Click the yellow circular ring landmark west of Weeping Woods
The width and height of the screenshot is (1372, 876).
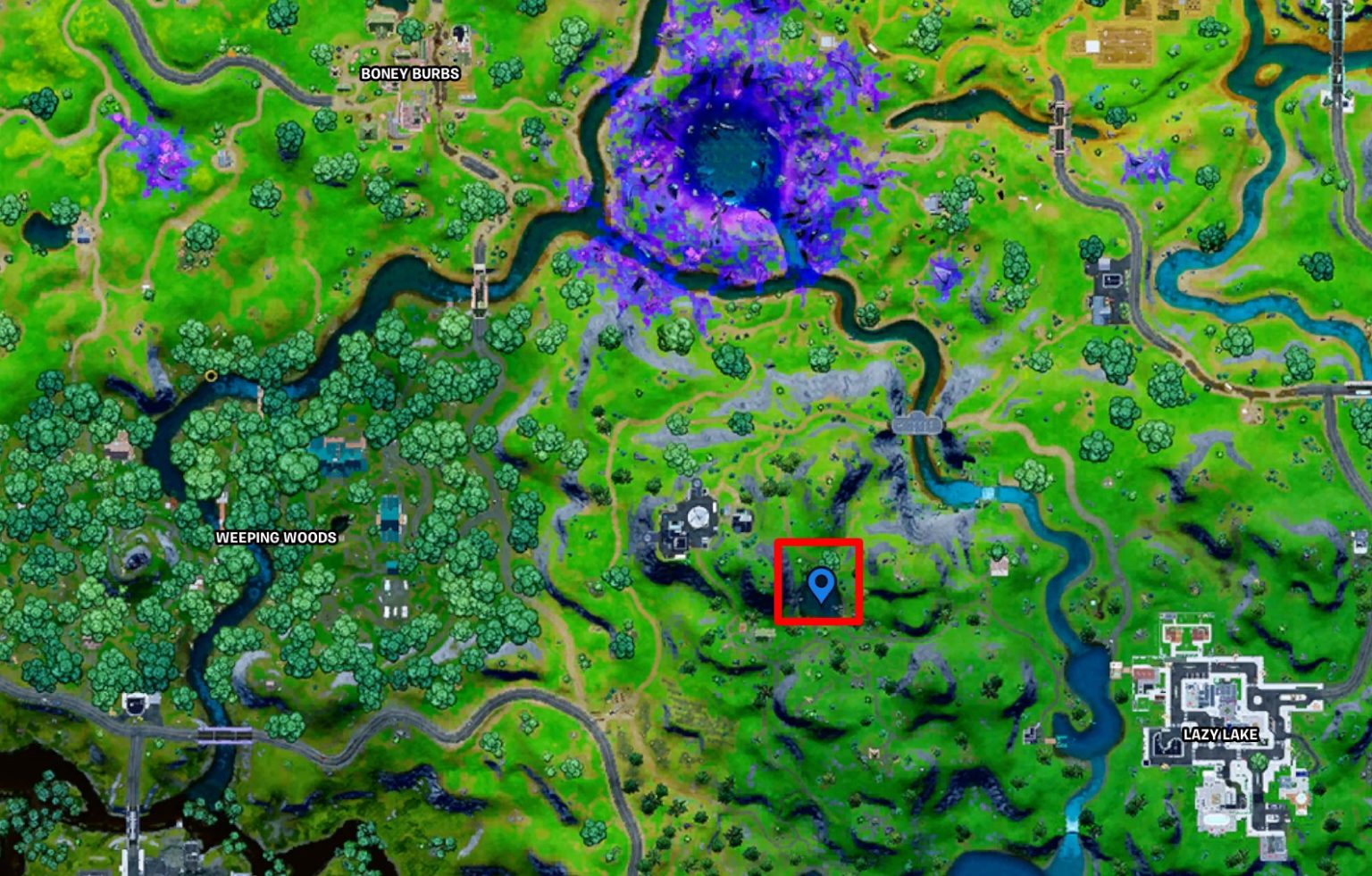[x=210, y=377]
